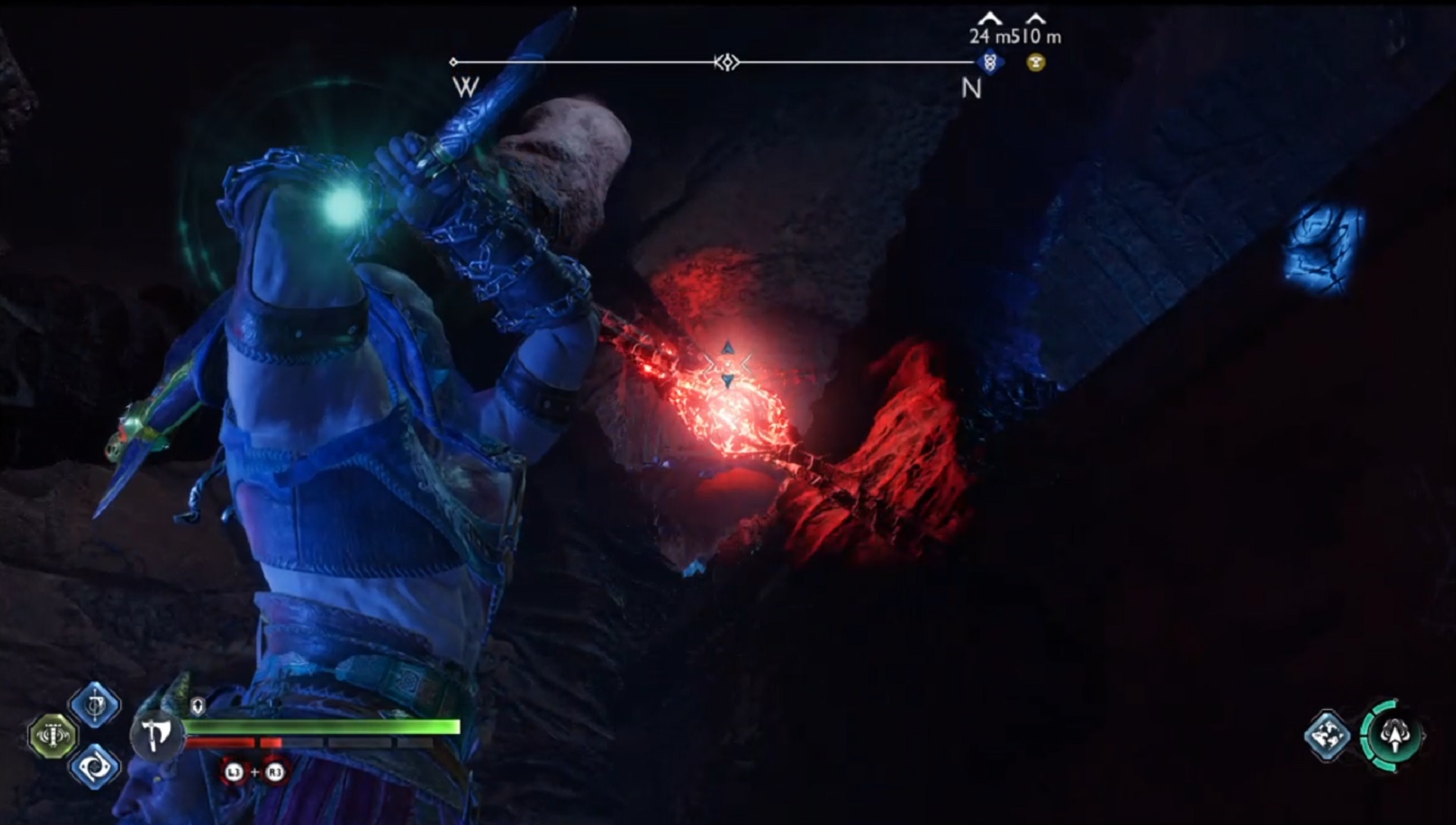Image resolution: width=1456 pixels, height=825 pixels.
Task: Click the compass center heading indicator
Action: pyautogui.click(x=726, y=62)
